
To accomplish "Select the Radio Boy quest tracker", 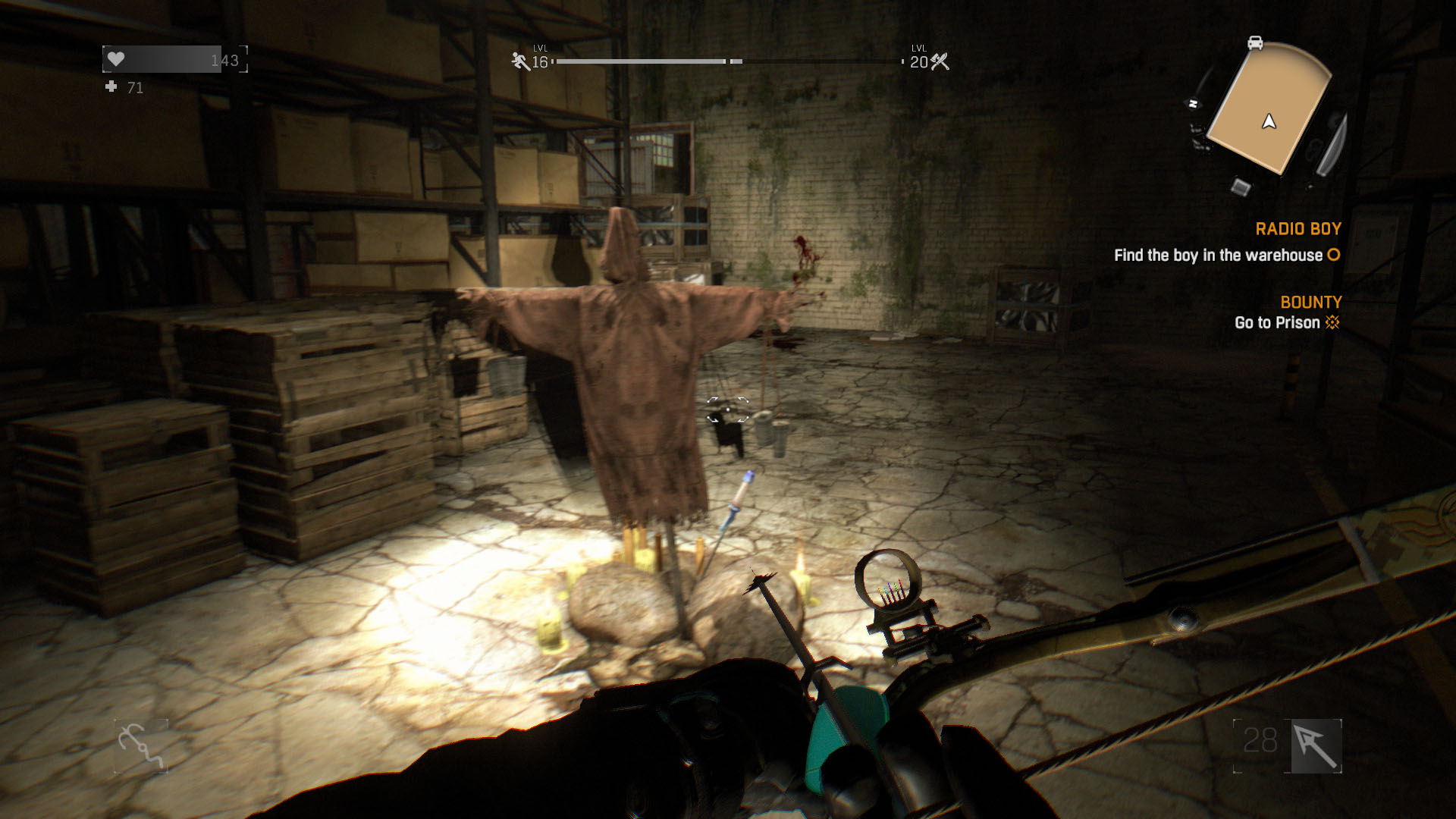I will [x=1298, y=229].
